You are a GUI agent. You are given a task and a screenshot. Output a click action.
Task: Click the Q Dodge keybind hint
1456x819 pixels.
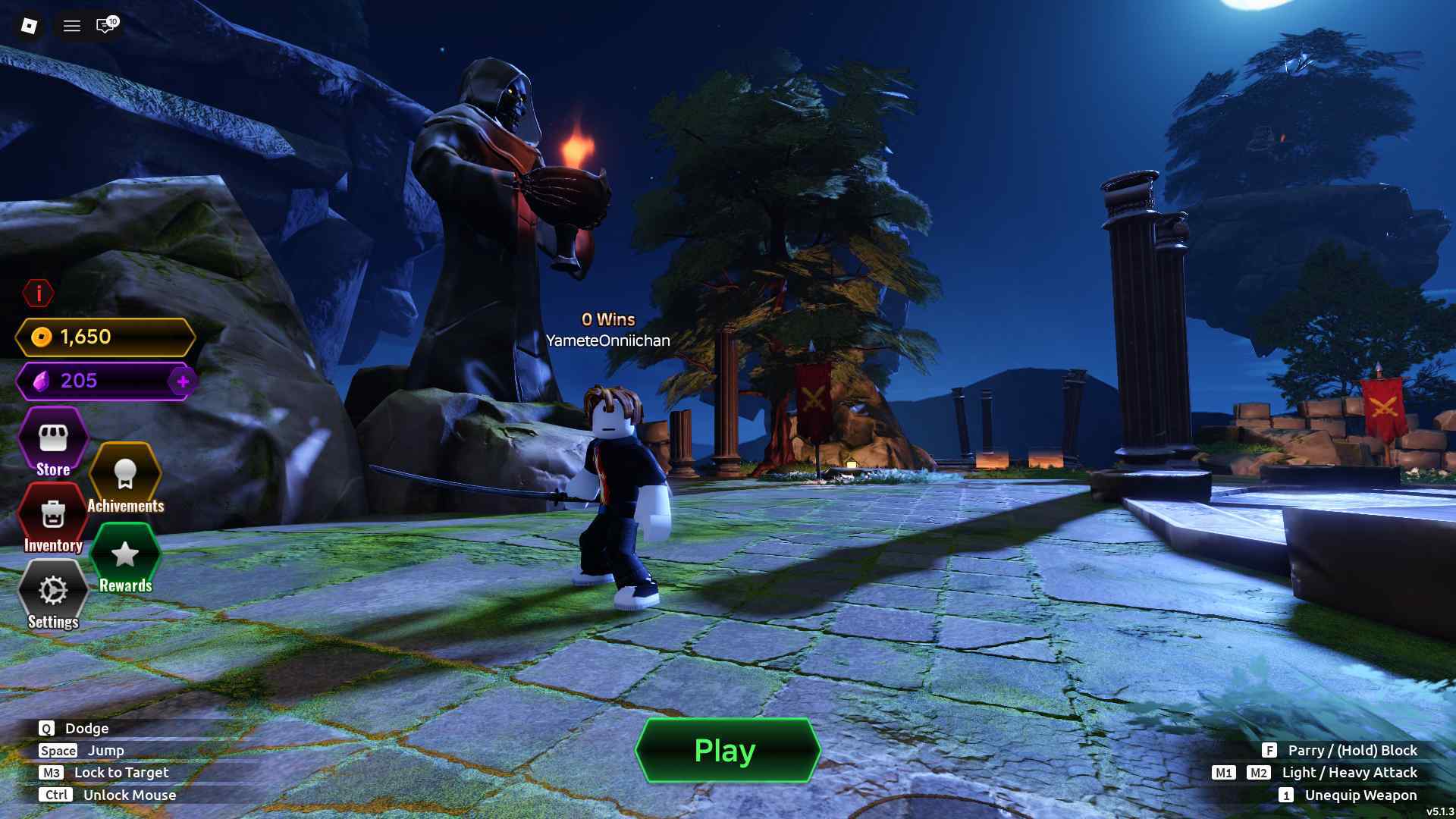[x=74, y=728]
